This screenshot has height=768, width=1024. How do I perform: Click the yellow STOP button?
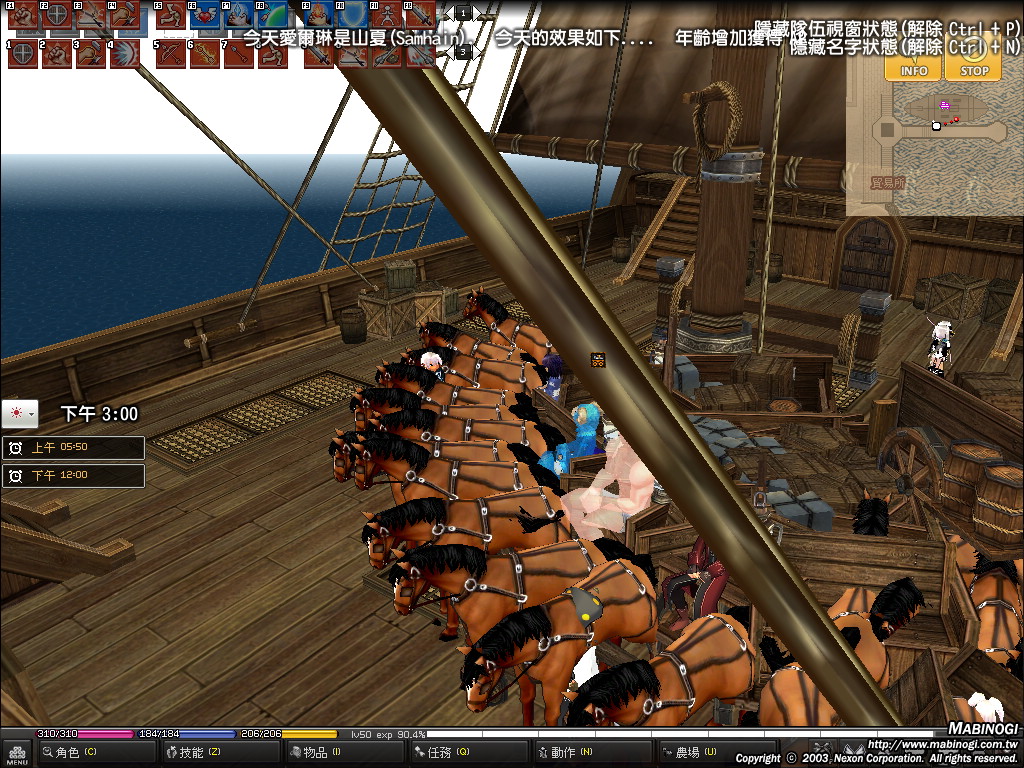973,63
